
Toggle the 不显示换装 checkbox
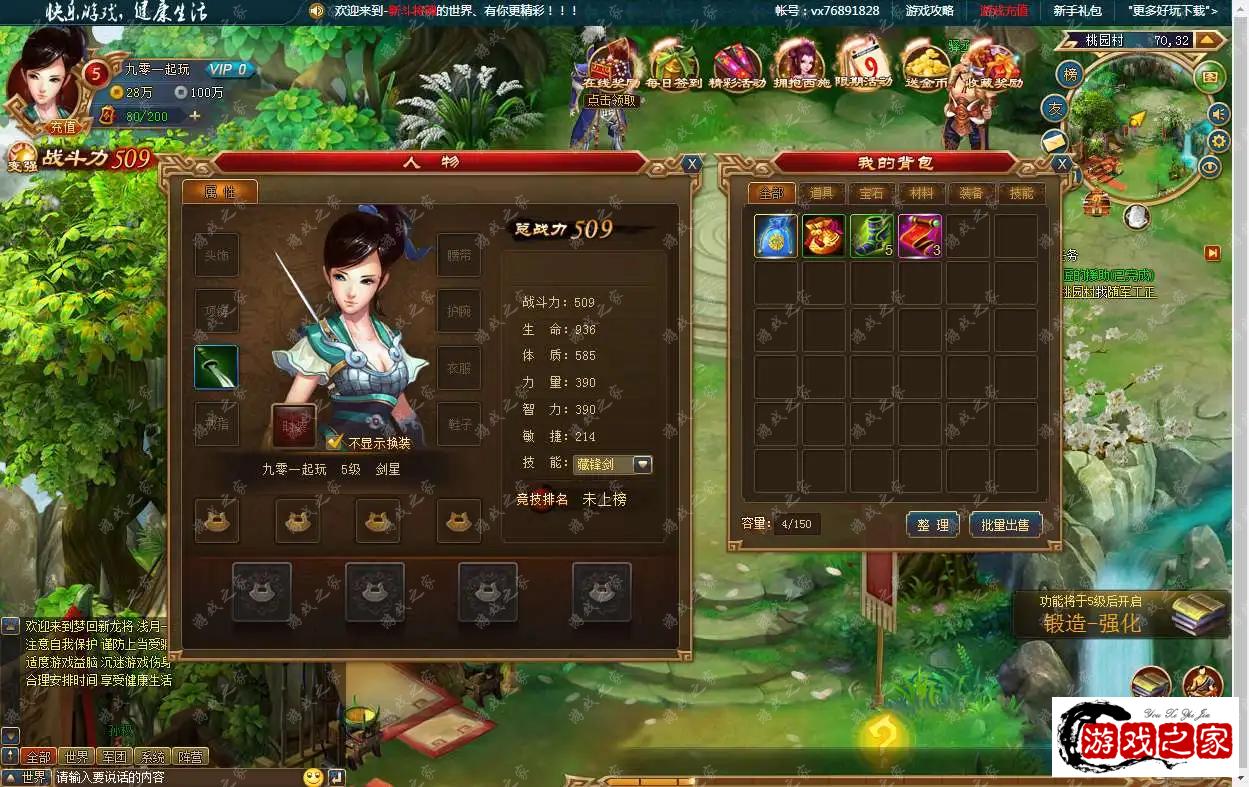[x=335, y=442]
